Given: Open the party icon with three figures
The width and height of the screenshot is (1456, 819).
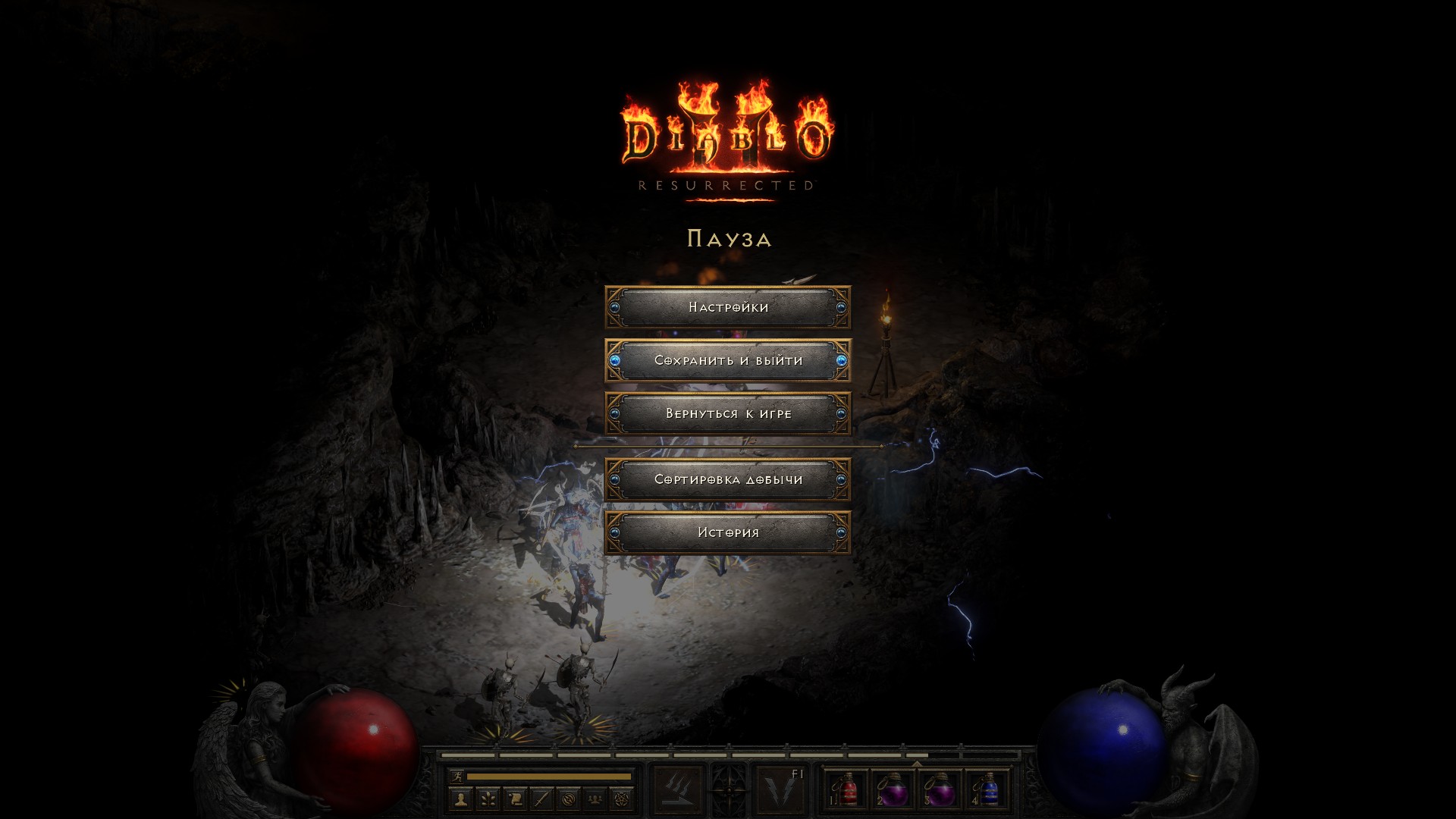Looking at the screenshot, I should tap(595, 799).
